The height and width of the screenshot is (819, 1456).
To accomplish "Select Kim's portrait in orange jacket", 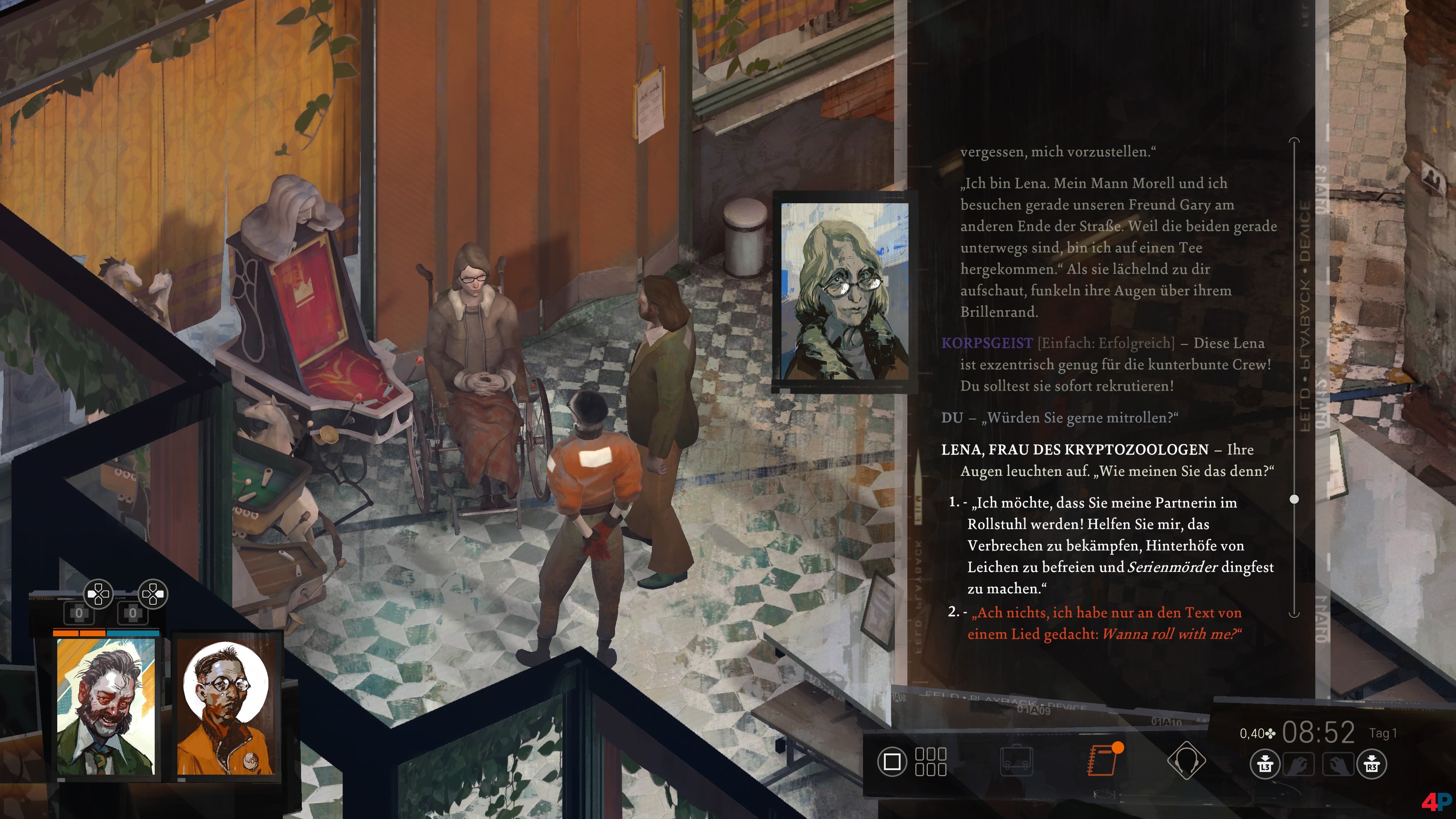I will pyautogui.click(x=226, y=706).
